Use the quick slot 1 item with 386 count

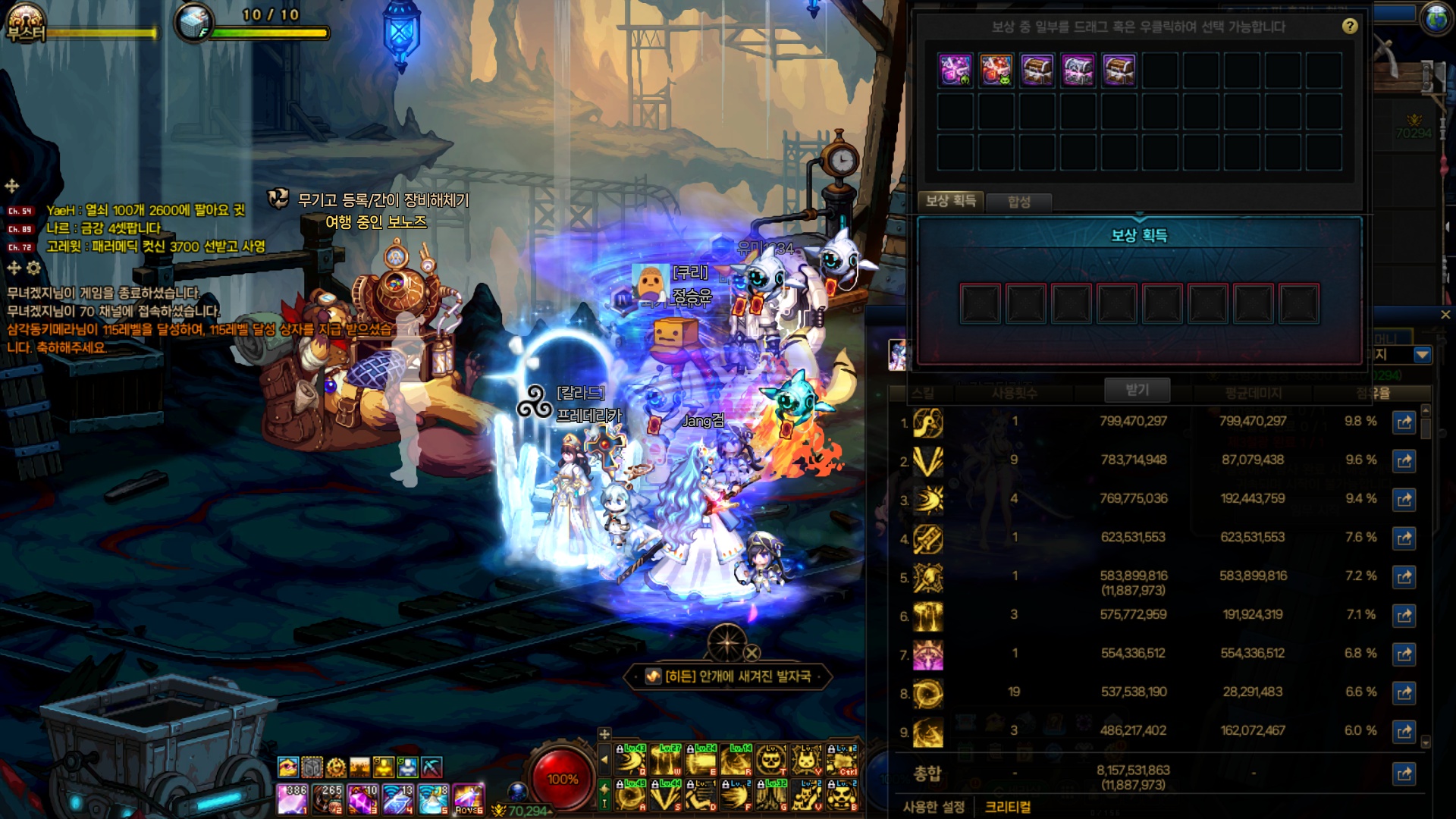(292, 799)
